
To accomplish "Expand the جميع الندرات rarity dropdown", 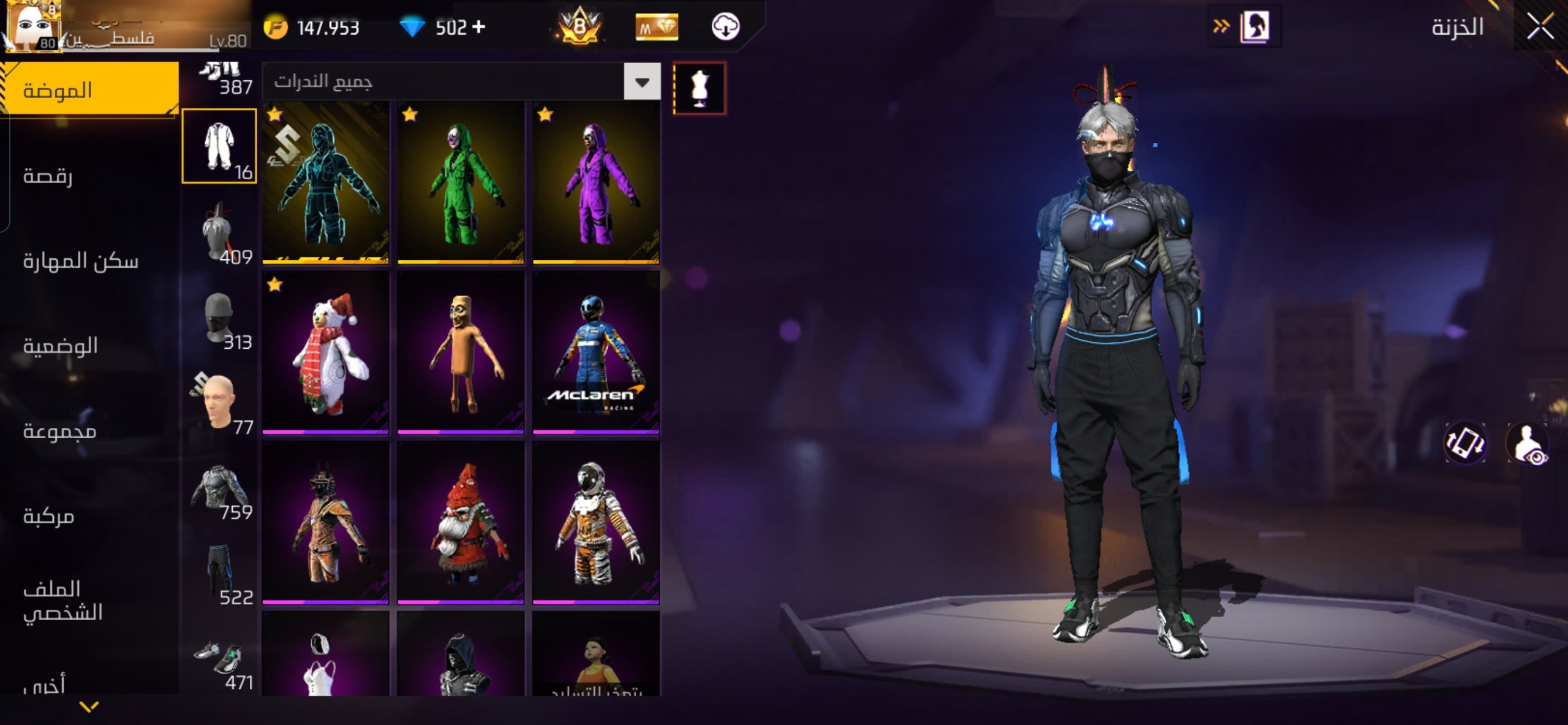I will (641, 82).
